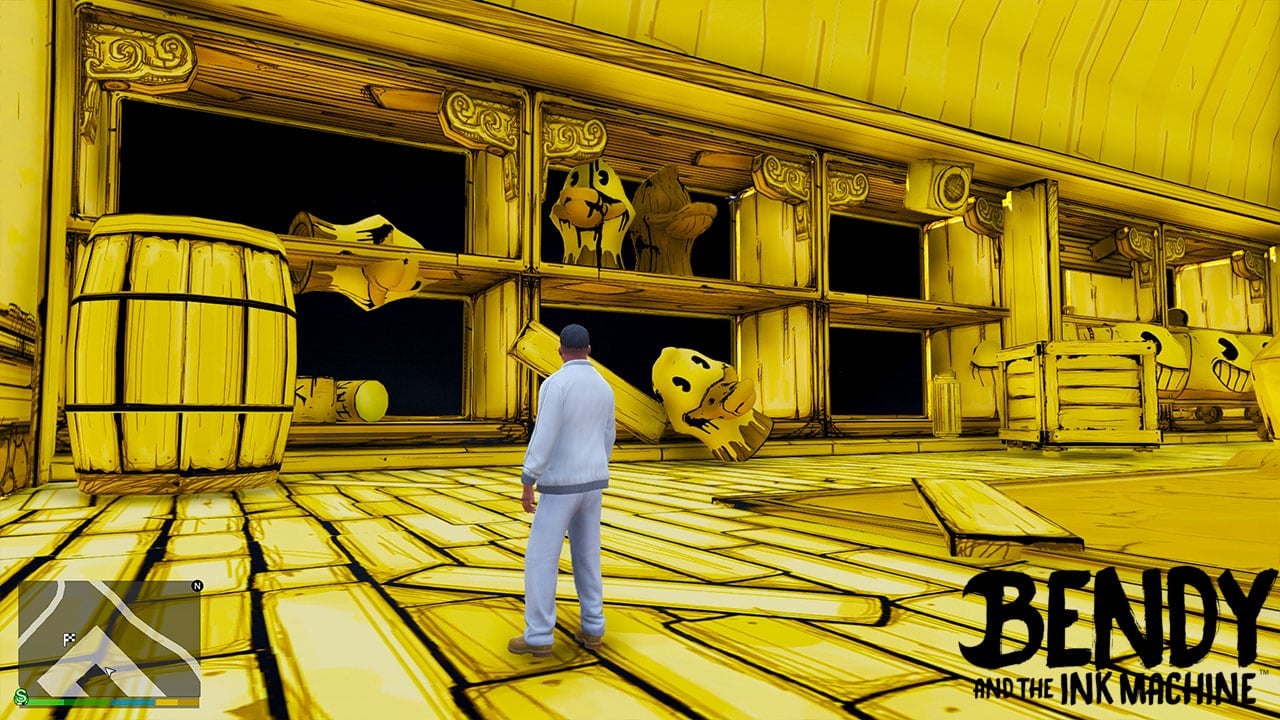The image size is (1280, 720).
Task: Click the checkered flag marker on the minimap
Action: tap(69, 639)
